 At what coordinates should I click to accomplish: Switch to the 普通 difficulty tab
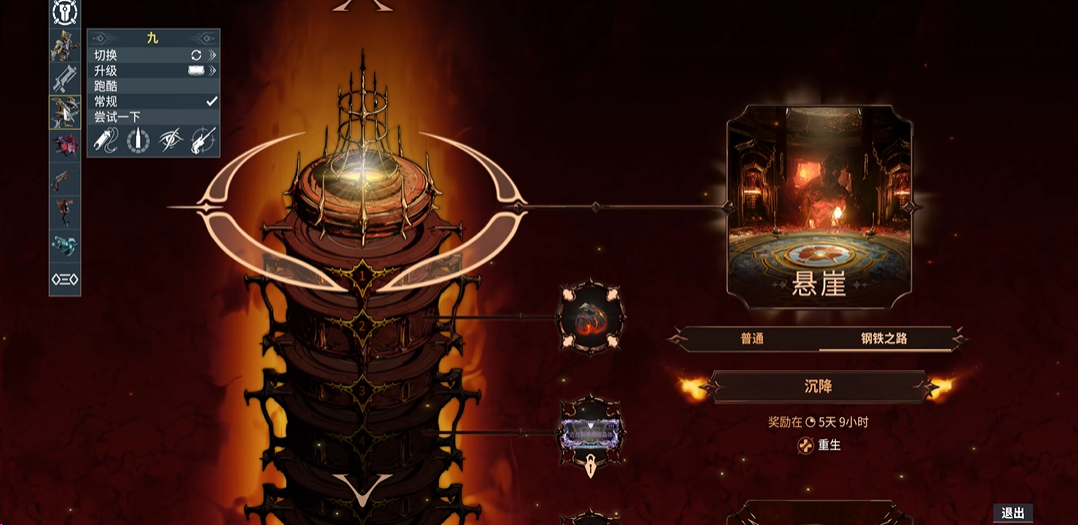tap(752, 339)
